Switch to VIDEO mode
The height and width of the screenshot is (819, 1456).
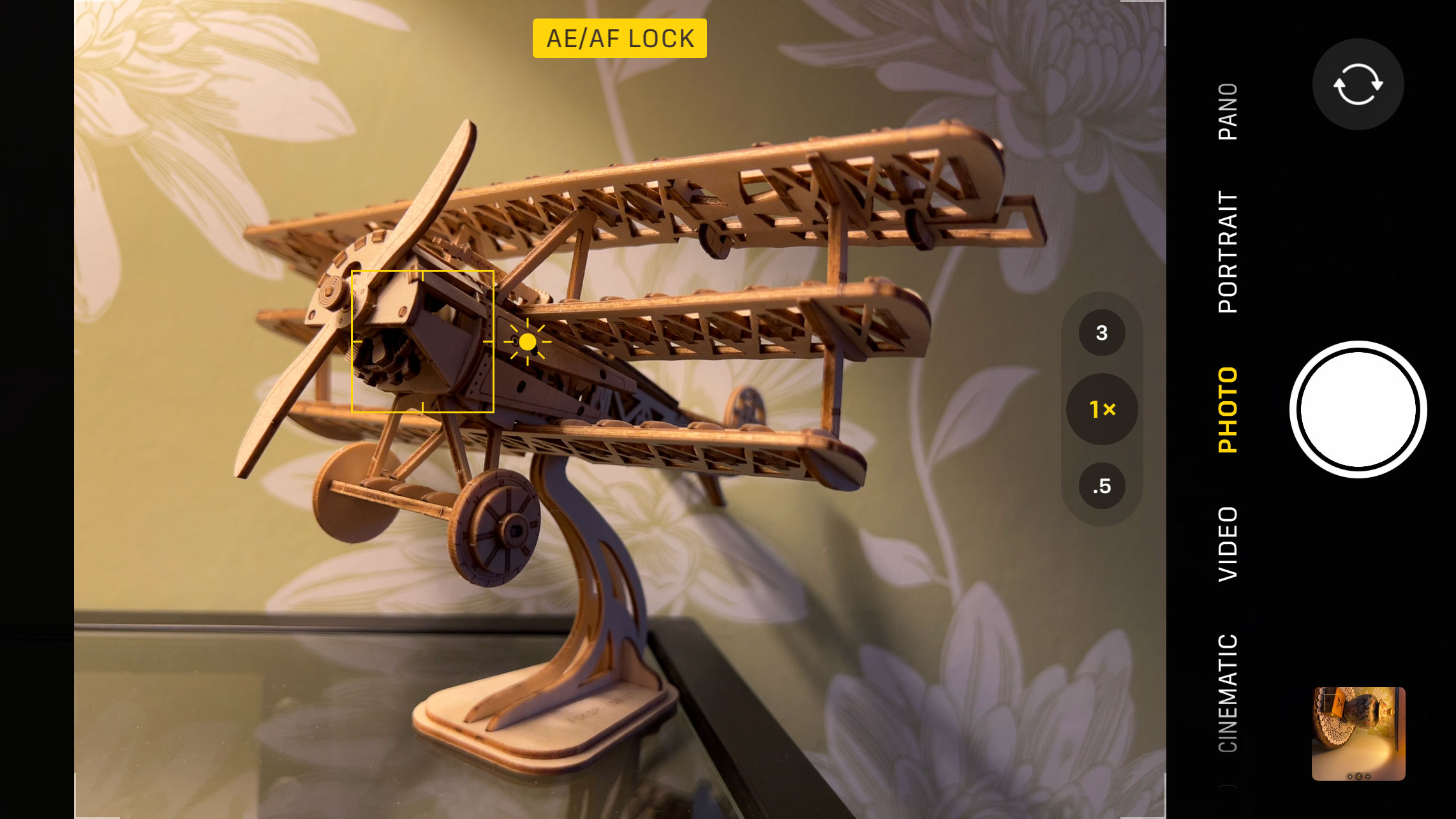coord(1228,543)
